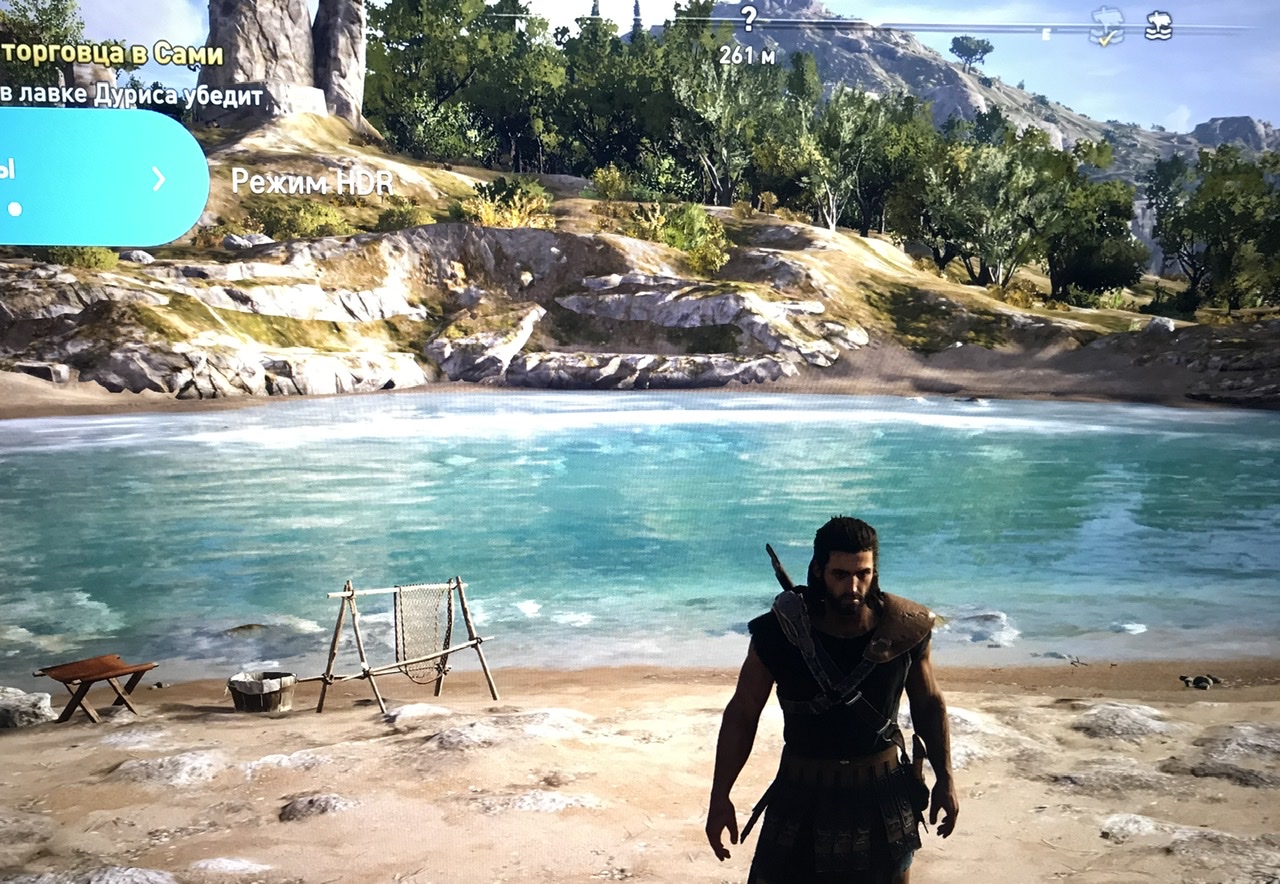1280x884 pixels.
Task: Select the quest title mentioning торговца в Сами
Action: (112, 54)
